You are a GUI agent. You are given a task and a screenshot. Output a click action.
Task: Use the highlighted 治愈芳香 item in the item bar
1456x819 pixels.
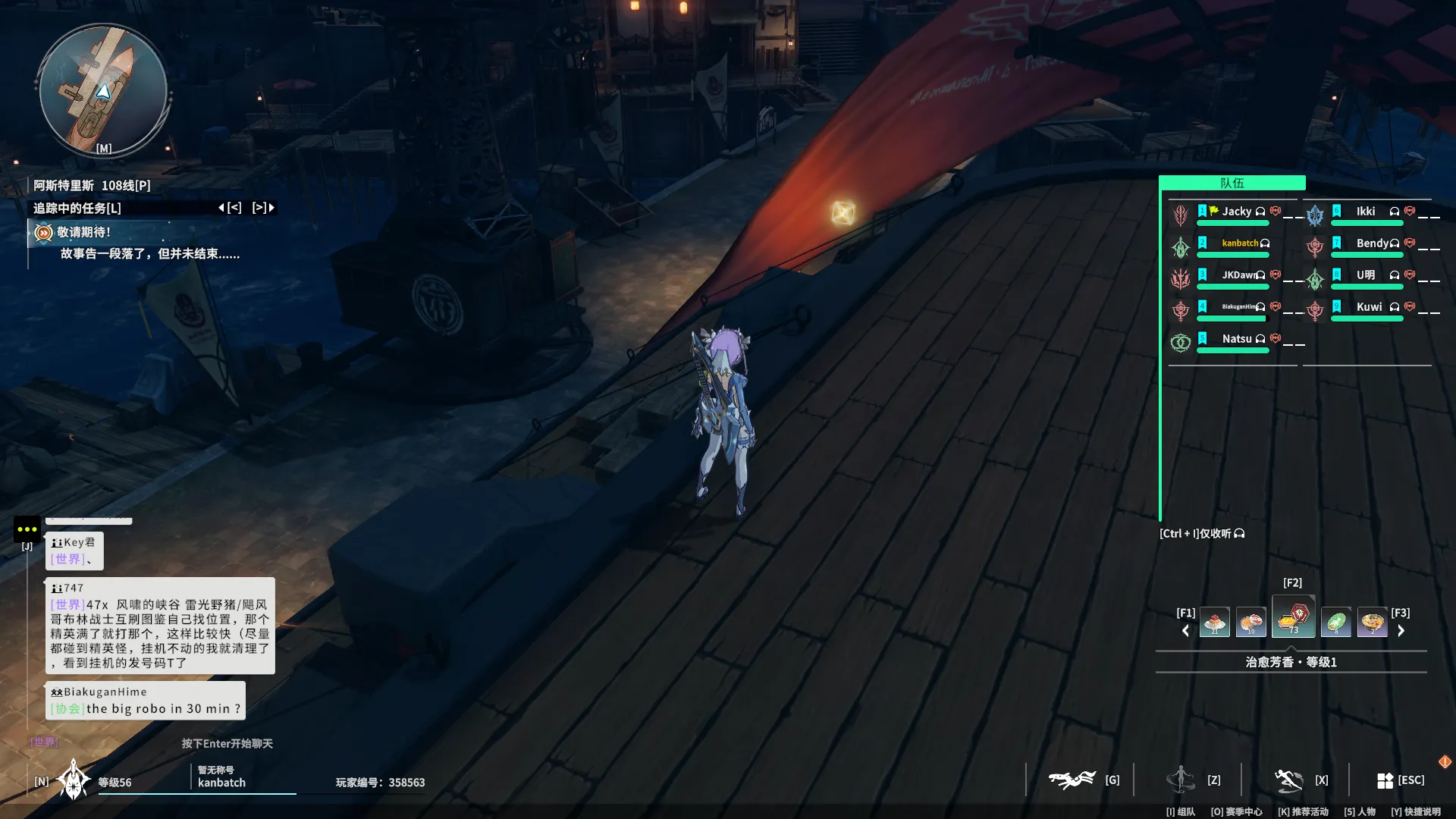(1293, 619)
